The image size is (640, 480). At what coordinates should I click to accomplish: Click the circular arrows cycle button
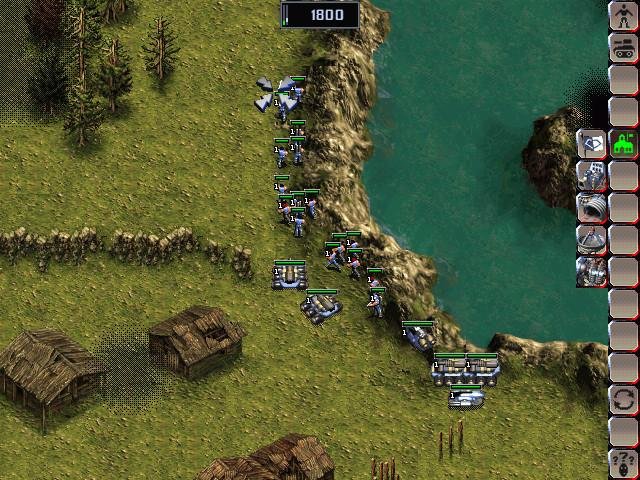(x=623, y=399)
